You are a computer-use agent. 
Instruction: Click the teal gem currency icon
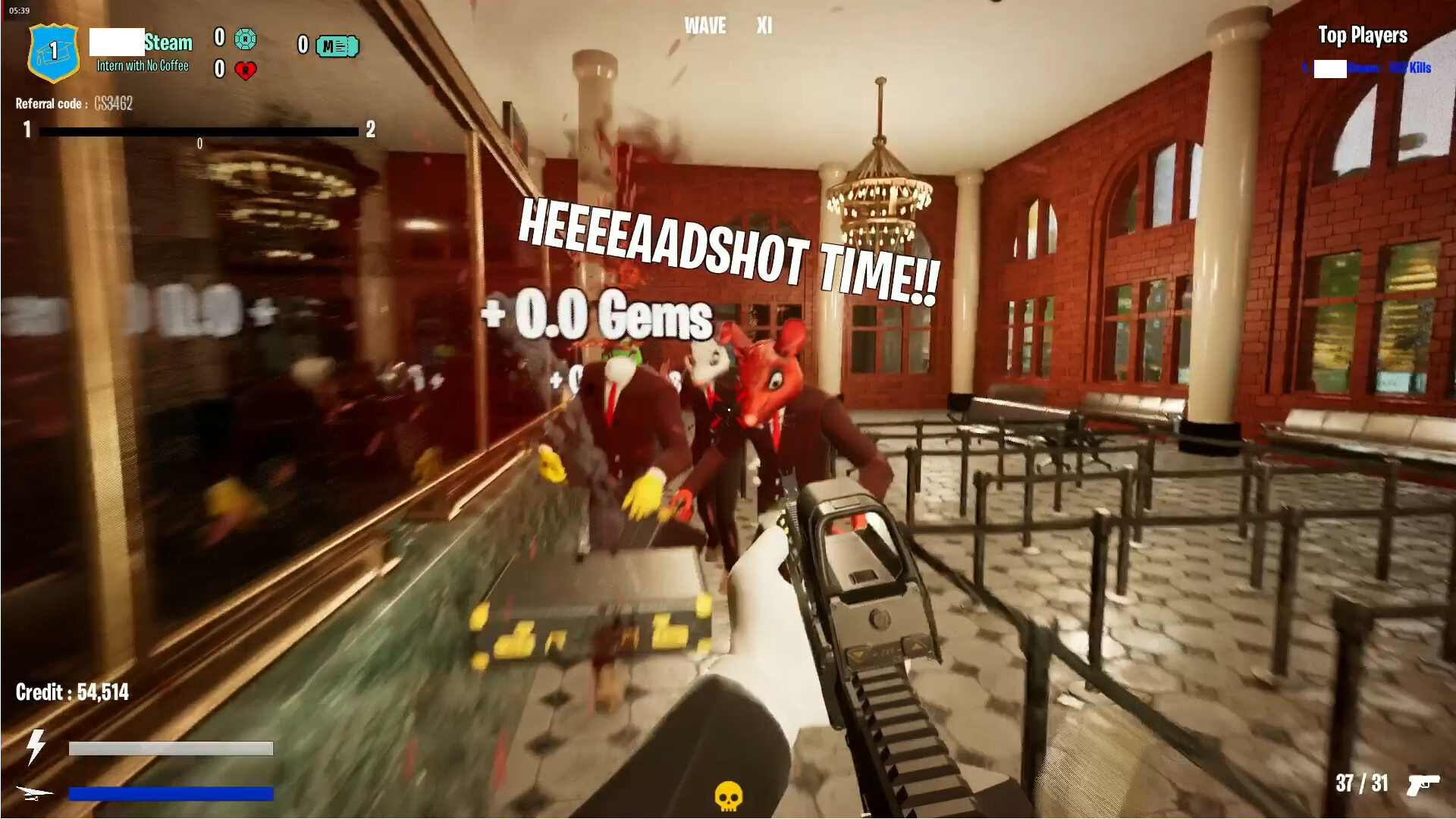(x=247, y=39)
